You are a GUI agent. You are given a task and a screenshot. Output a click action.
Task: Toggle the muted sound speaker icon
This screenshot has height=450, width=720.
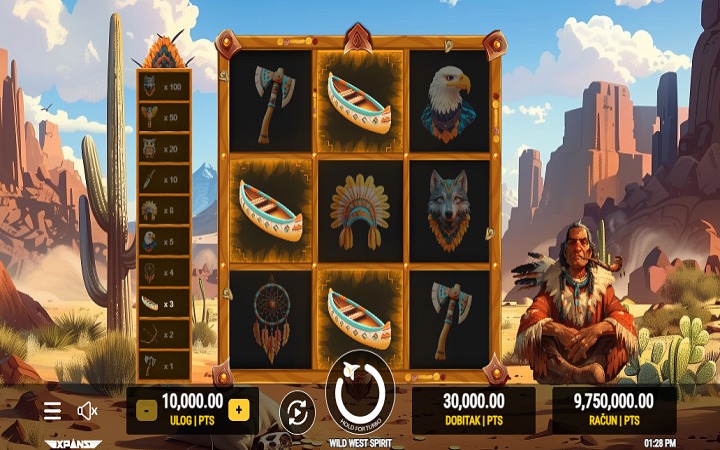coord(88,410)
